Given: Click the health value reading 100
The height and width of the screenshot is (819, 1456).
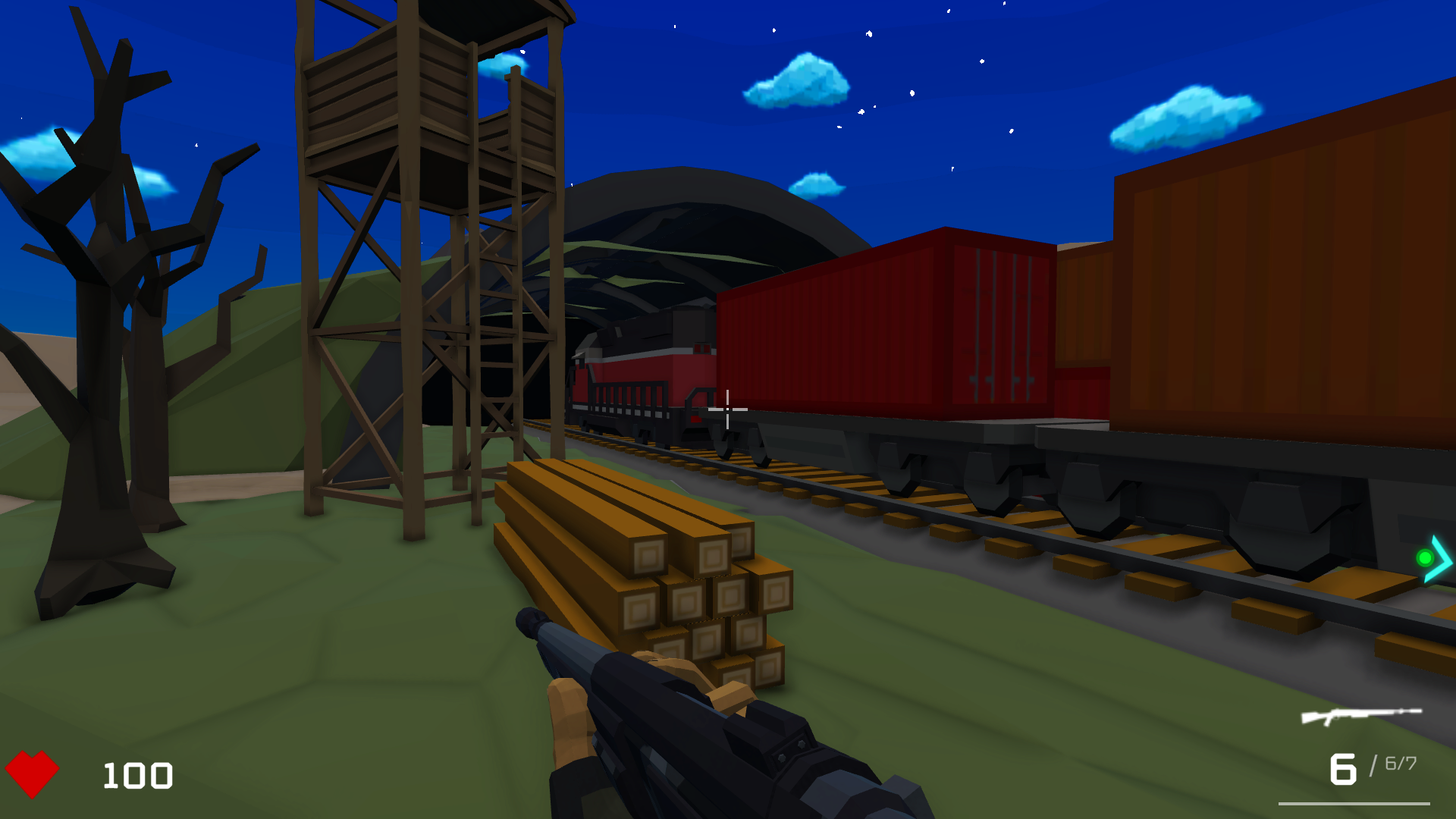Looking at the screenshot, I should tap(136, 775).
